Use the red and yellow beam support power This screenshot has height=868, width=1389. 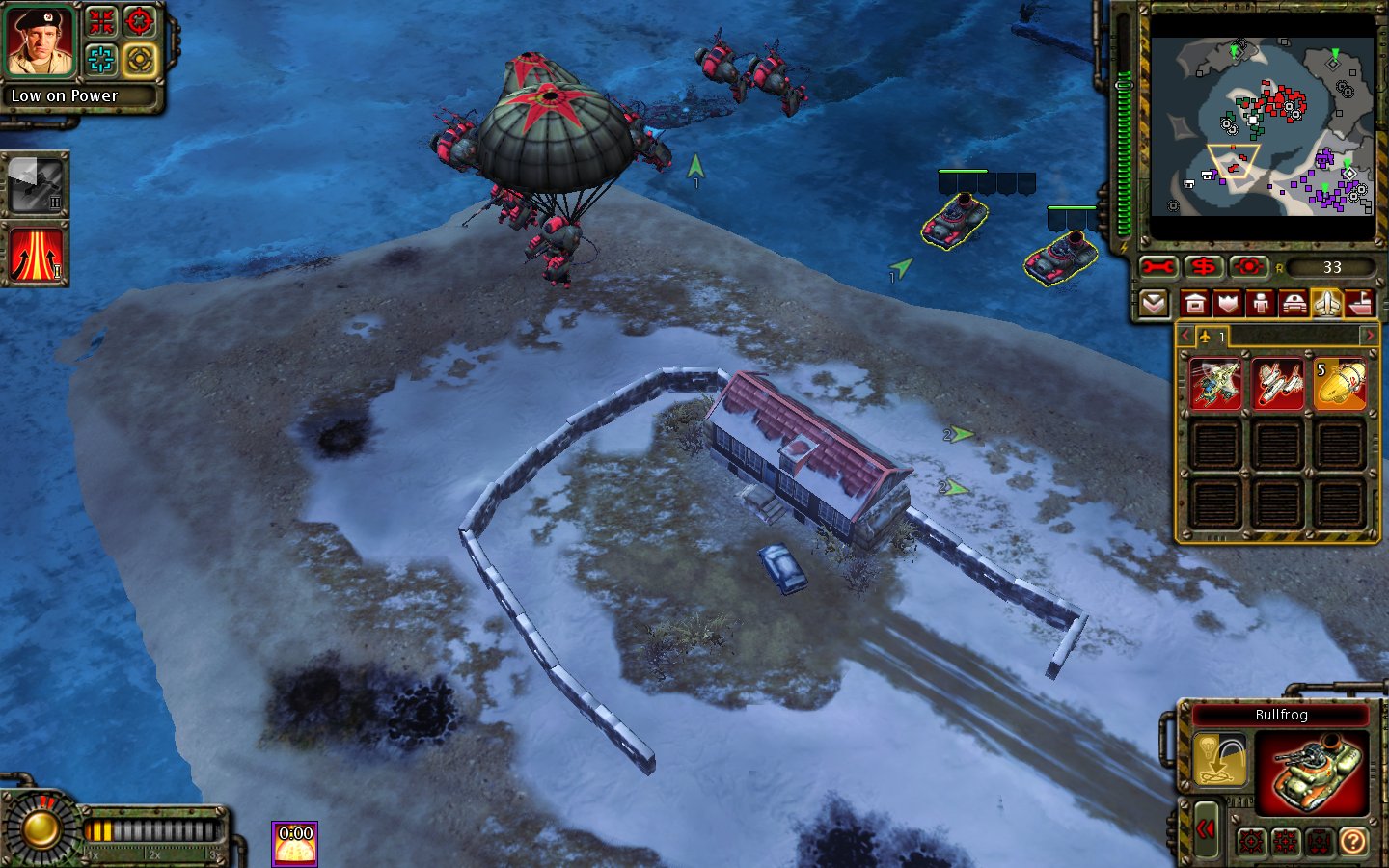pyautogui.click(x=36, y=256)
